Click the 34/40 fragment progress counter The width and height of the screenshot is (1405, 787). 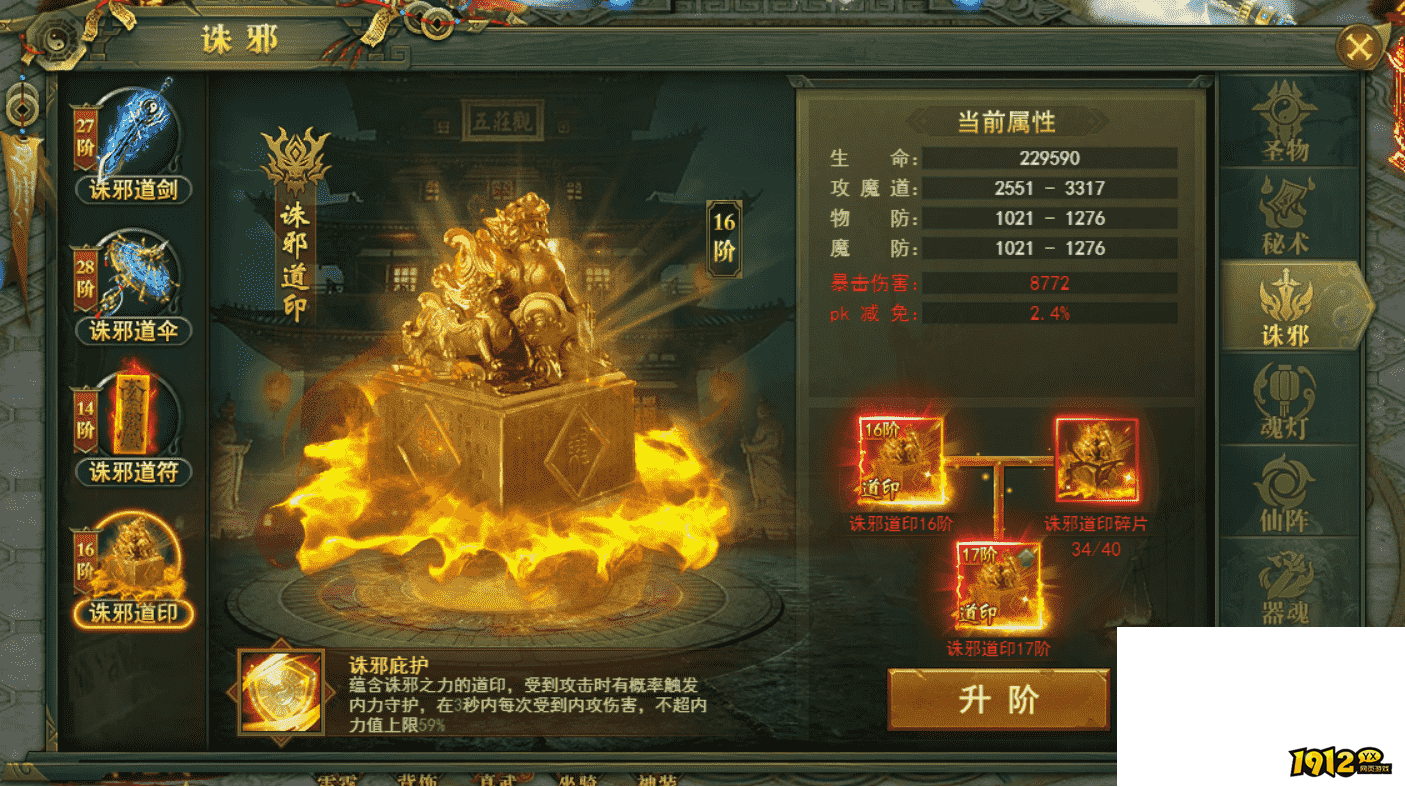click(1098, 547)
